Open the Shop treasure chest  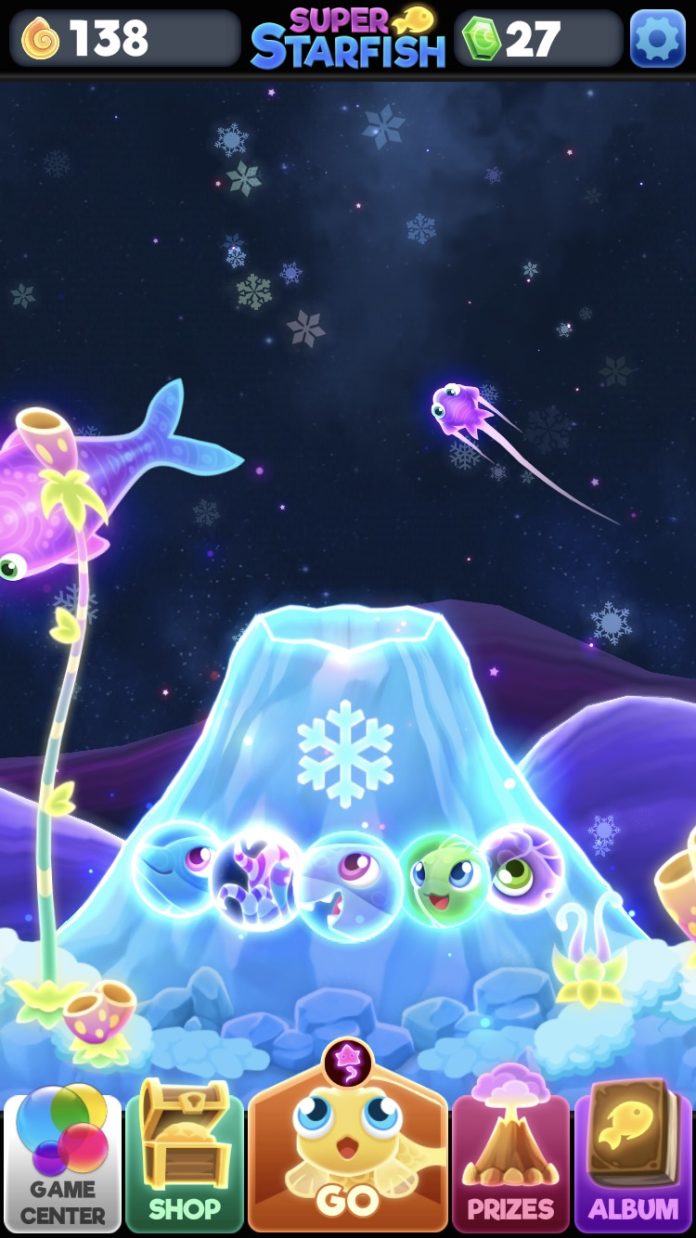point(185,1163)
